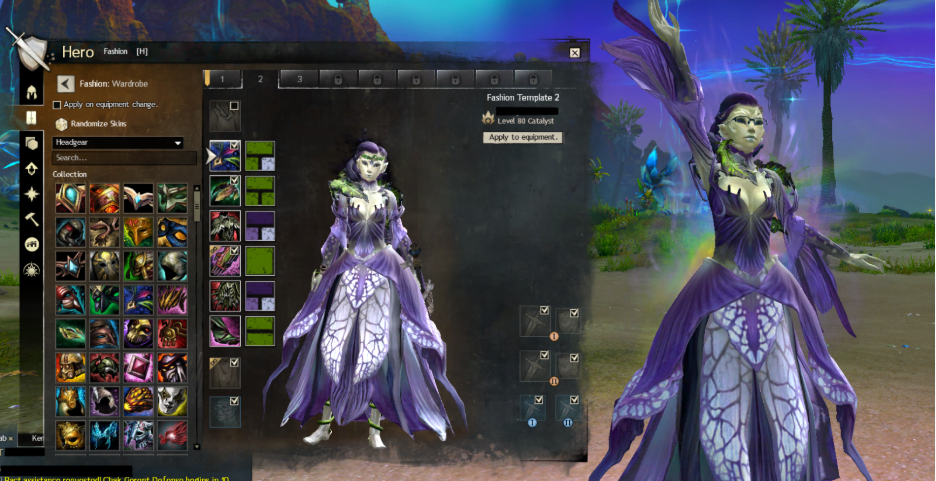Switch to fashion template tab 1
The width and height of the screenshot is (936, 481).
[x=222, y=78]
